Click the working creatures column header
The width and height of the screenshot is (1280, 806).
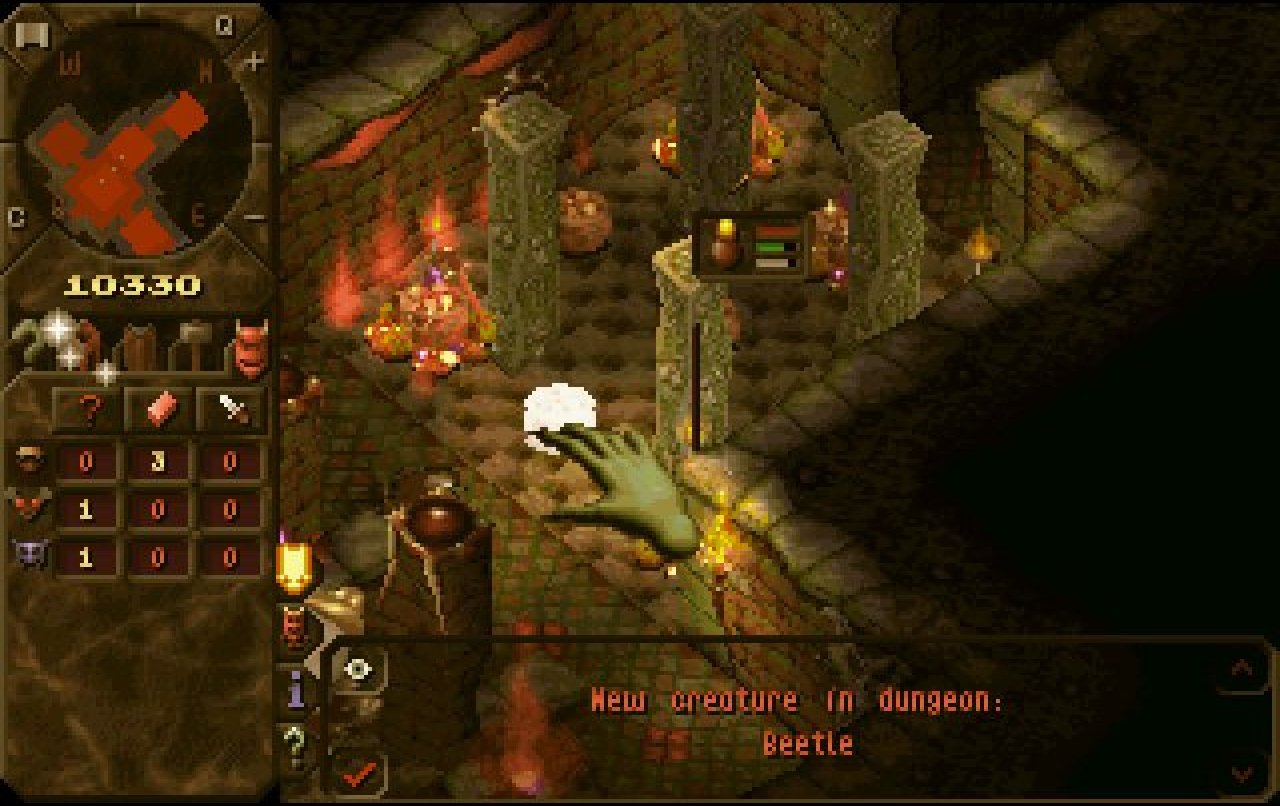coord(158,409)
